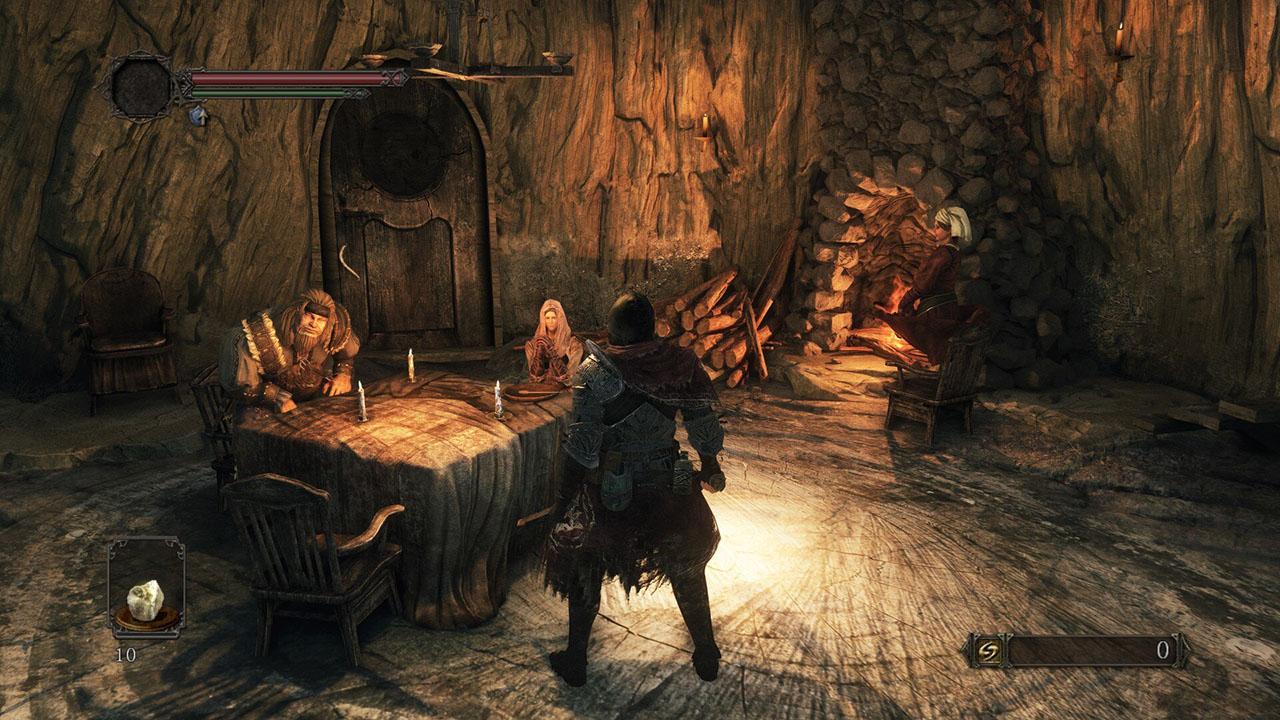Click the wall-mounted torch sconce
The width and height of the screenshot is (1280, 720).
tap(706, 124)
